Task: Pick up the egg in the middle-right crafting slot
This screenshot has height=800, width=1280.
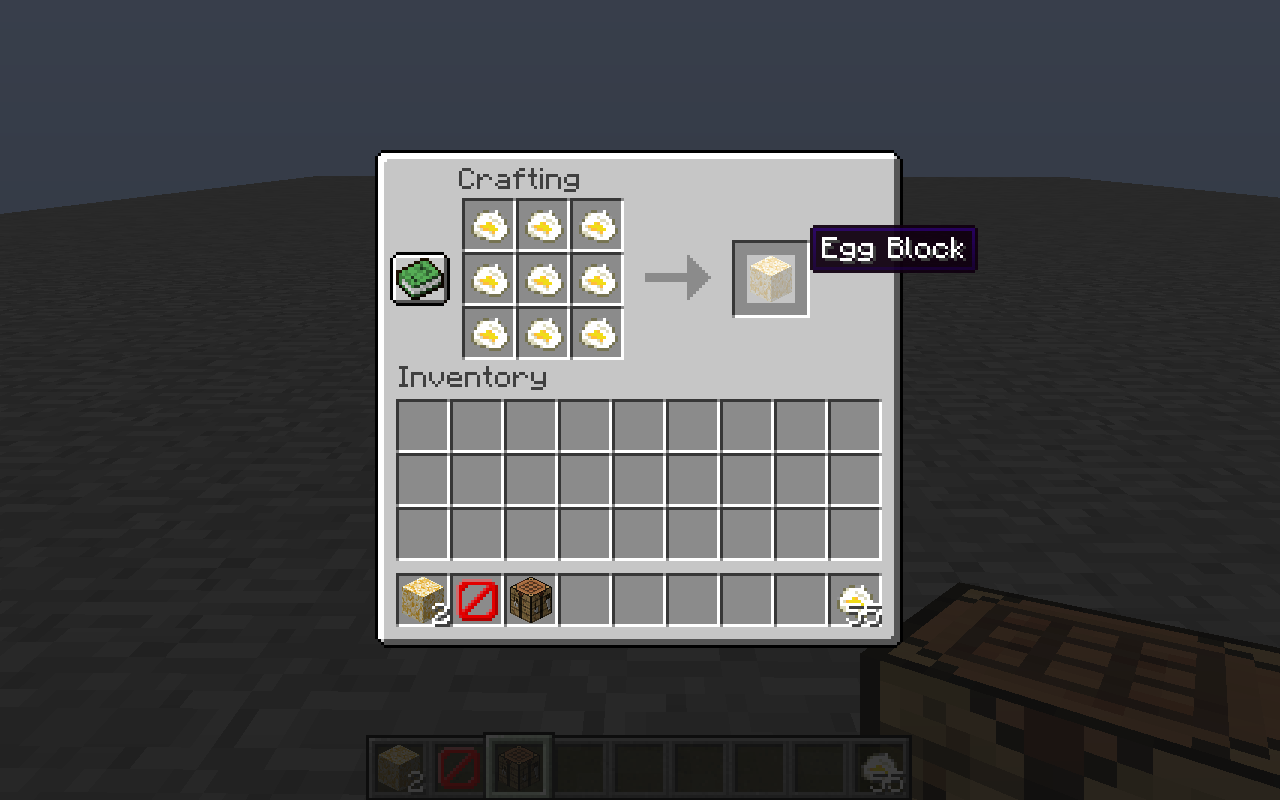Action: click(597, 279)
